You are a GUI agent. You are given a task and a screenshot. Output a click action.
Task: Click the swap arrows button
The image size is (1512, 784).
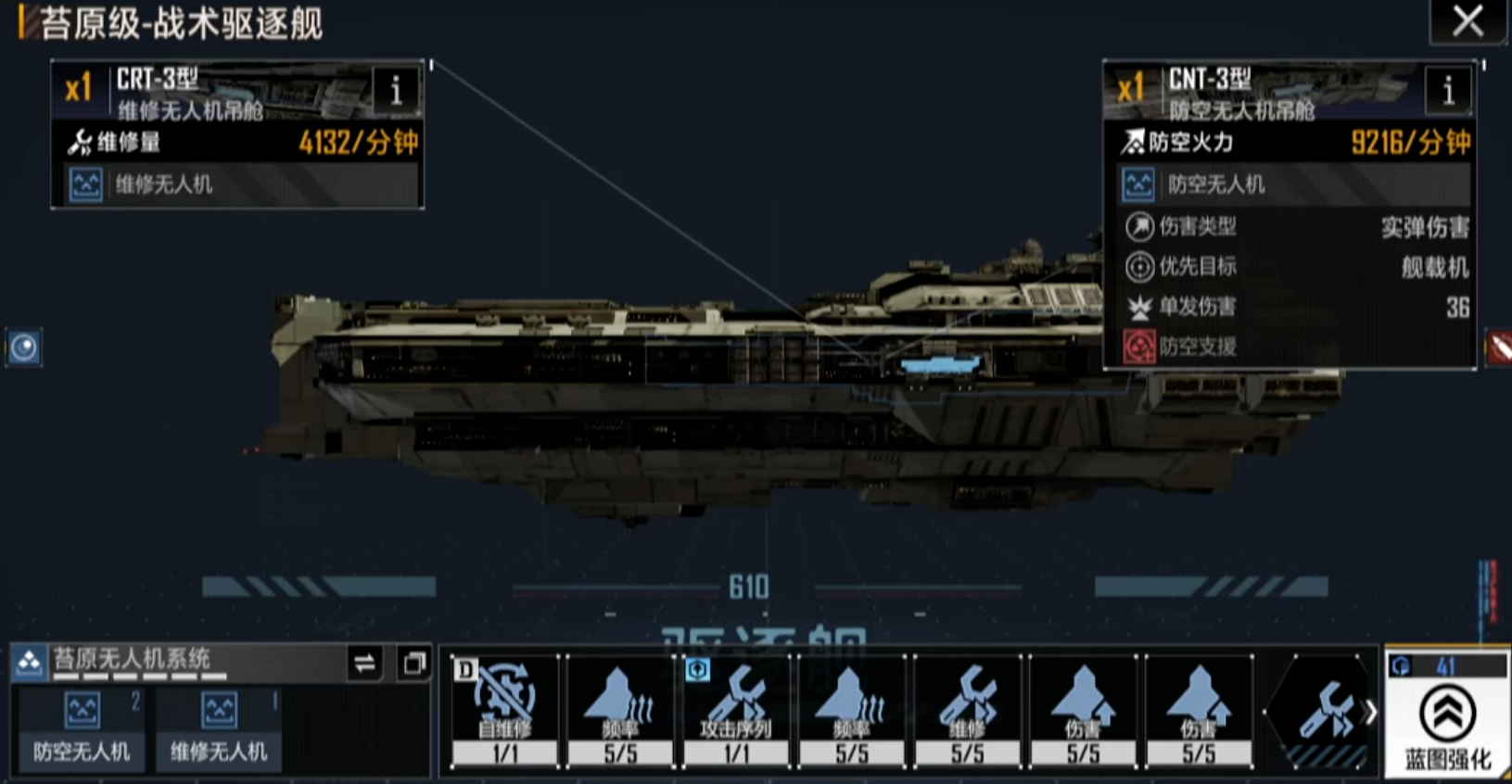[x=364, y=664]
